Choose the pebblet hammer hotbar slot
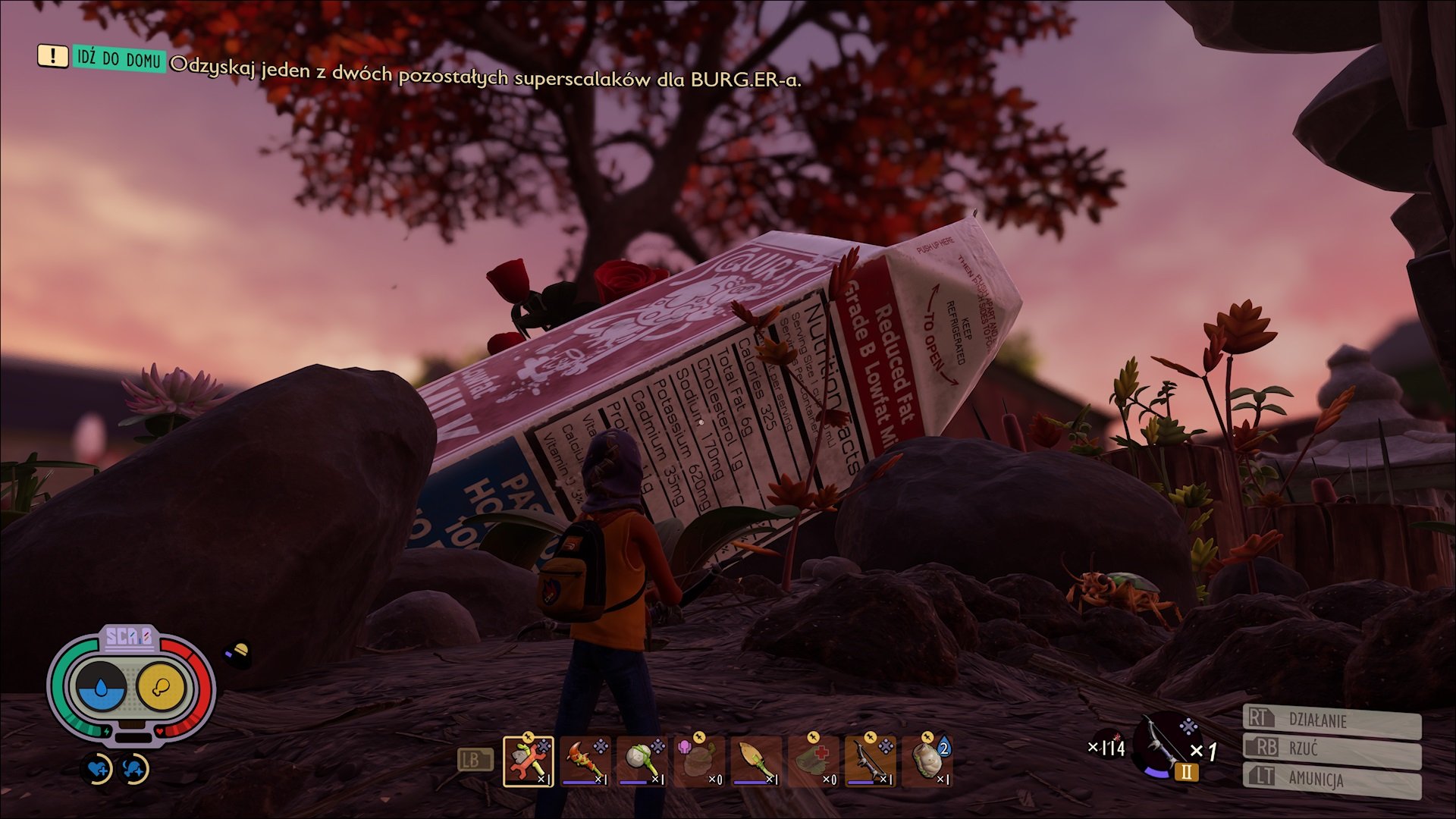The height and width of the screenshot is (819, 1456). click(642, 761)
